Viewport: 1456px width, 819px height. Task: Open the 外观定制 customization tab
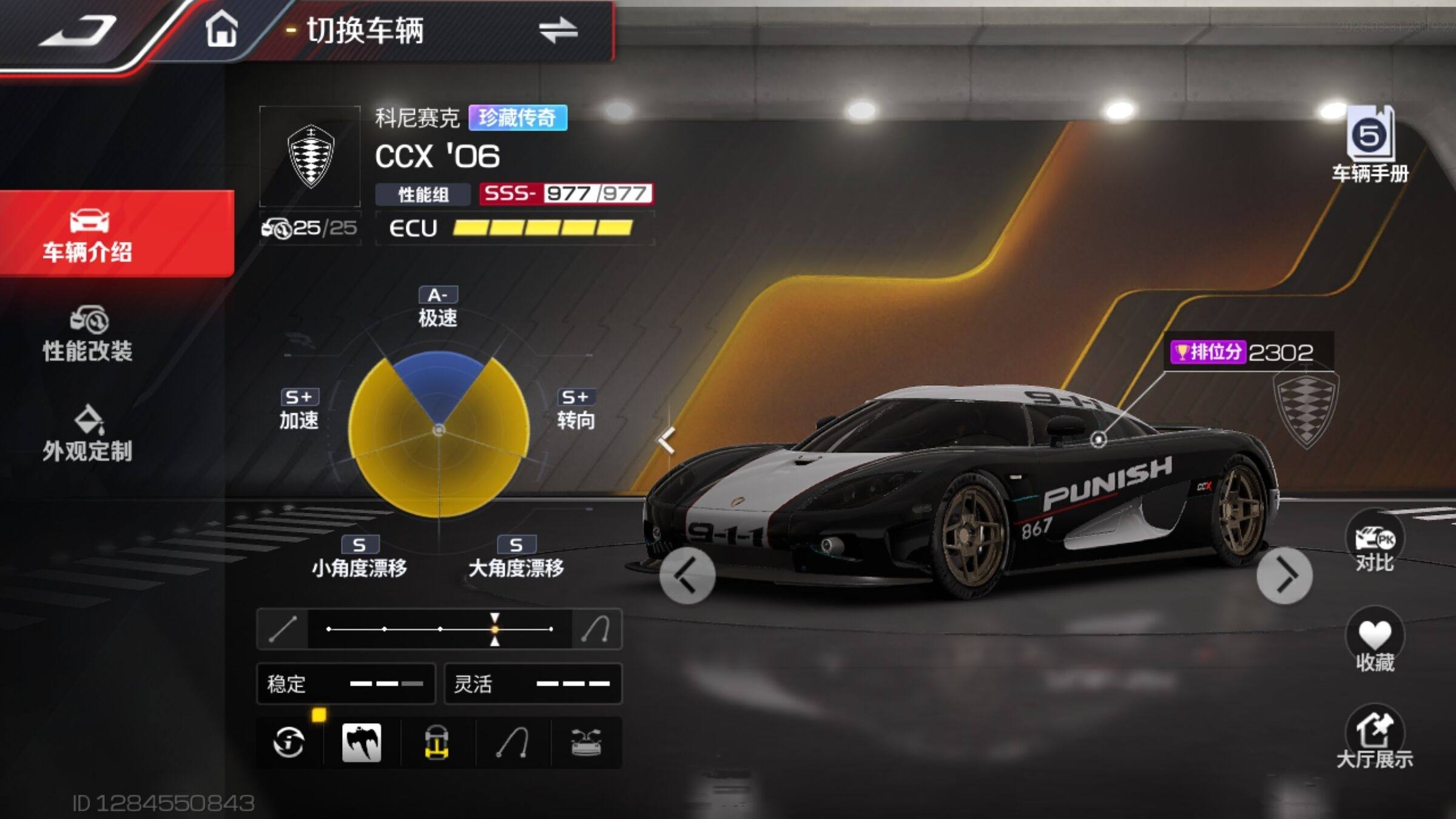pos(88,434)
